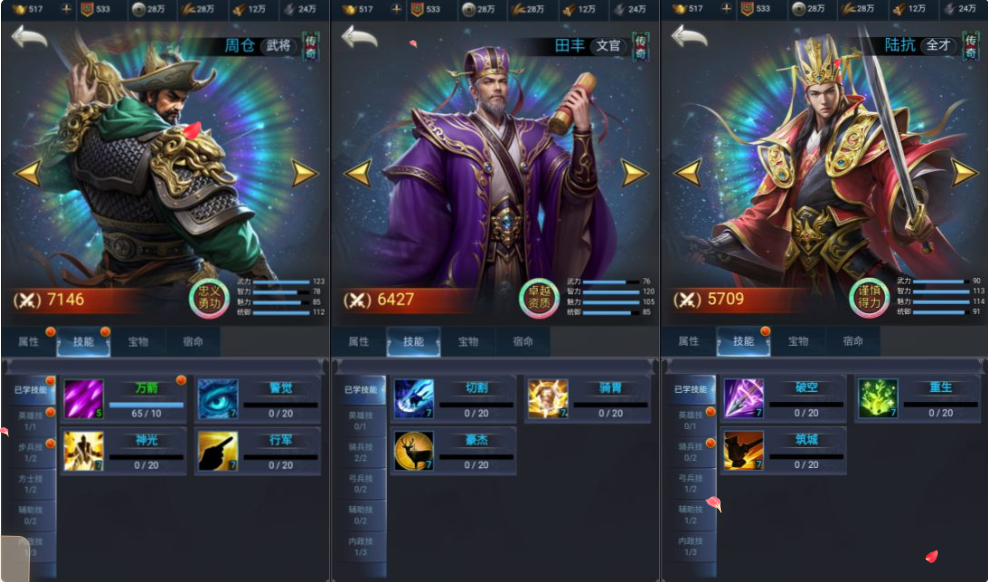The image size is (988, 582).
Task: Show next hero after 周仓
Action: 303,173
